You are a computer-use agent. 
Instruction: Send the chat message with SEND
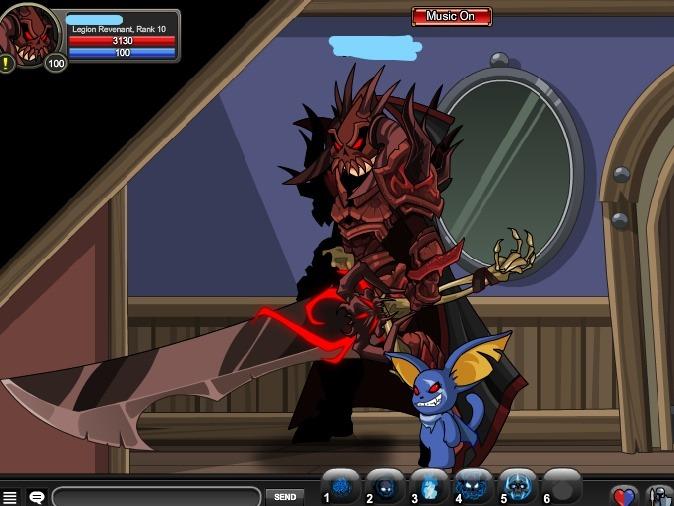(284, 497)
